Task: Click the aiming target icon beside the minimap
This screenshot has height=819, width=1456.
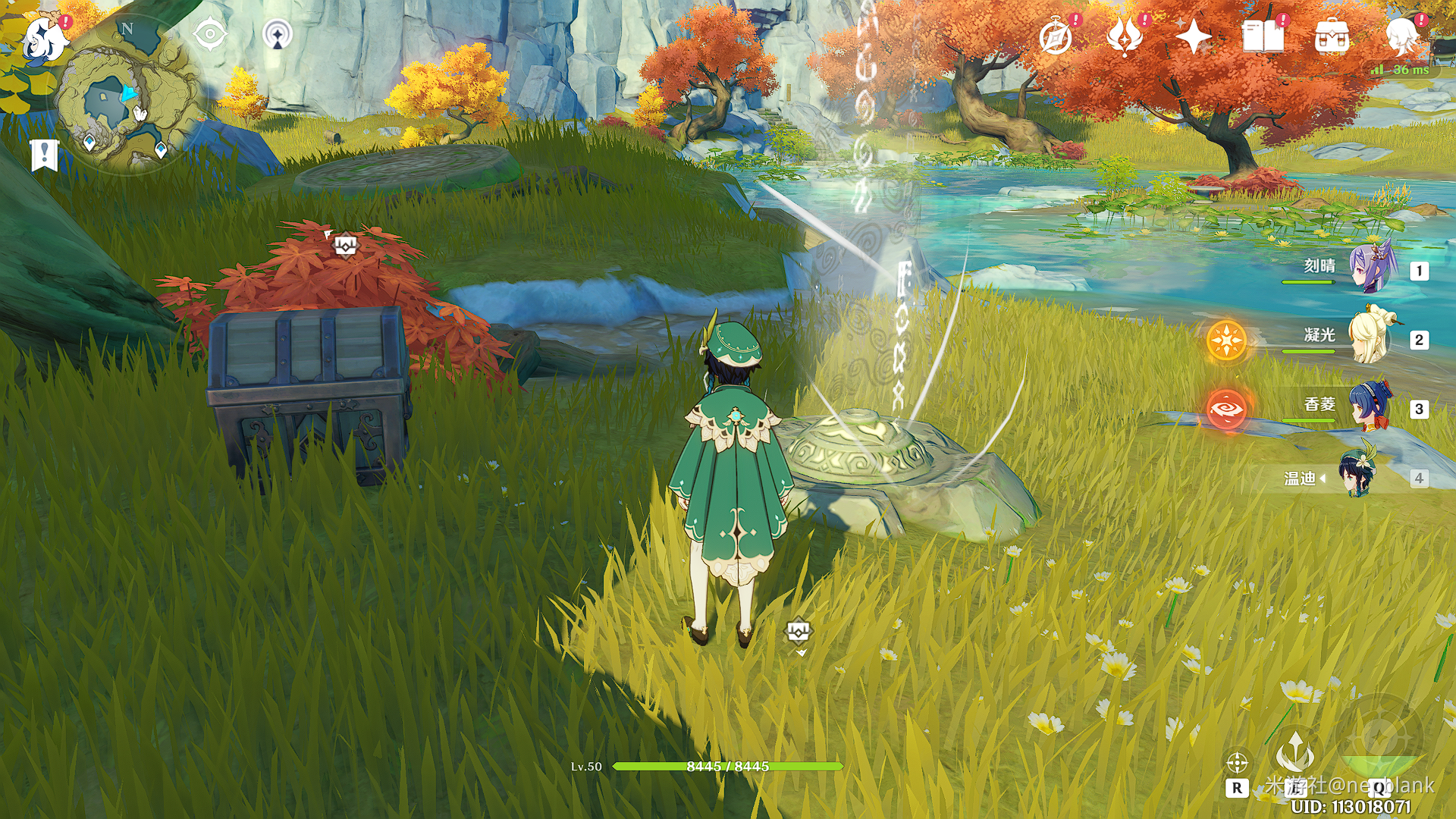Action: click(210, 35)
